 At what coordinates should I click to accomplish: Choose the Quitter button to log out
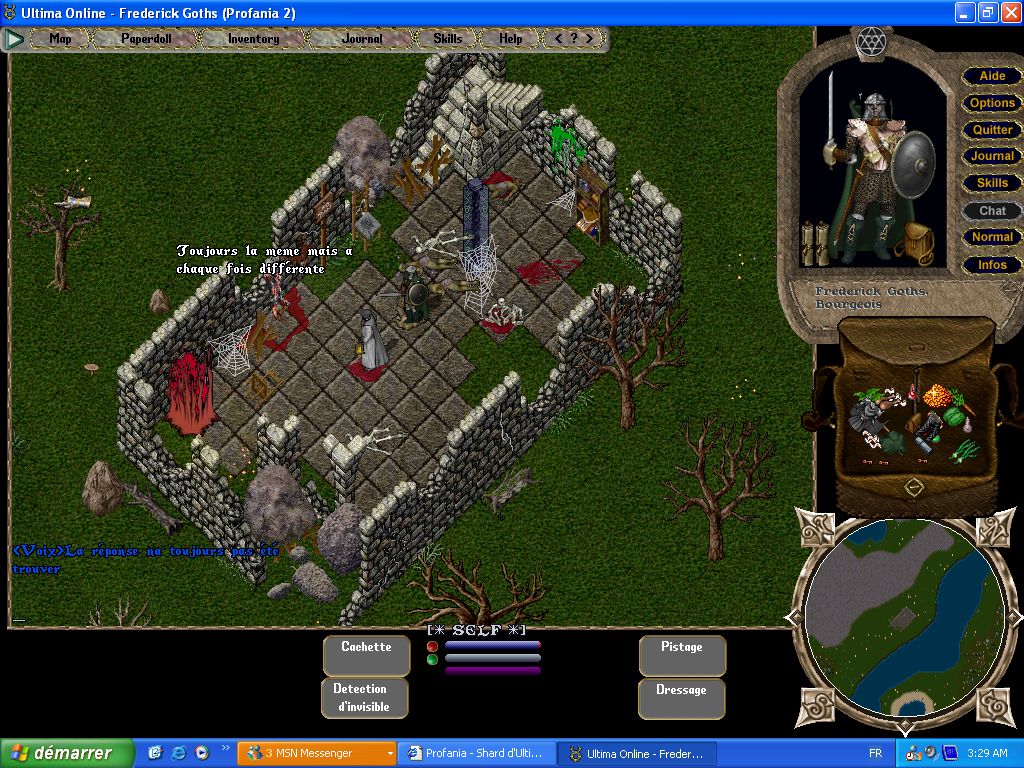point(992,130)
